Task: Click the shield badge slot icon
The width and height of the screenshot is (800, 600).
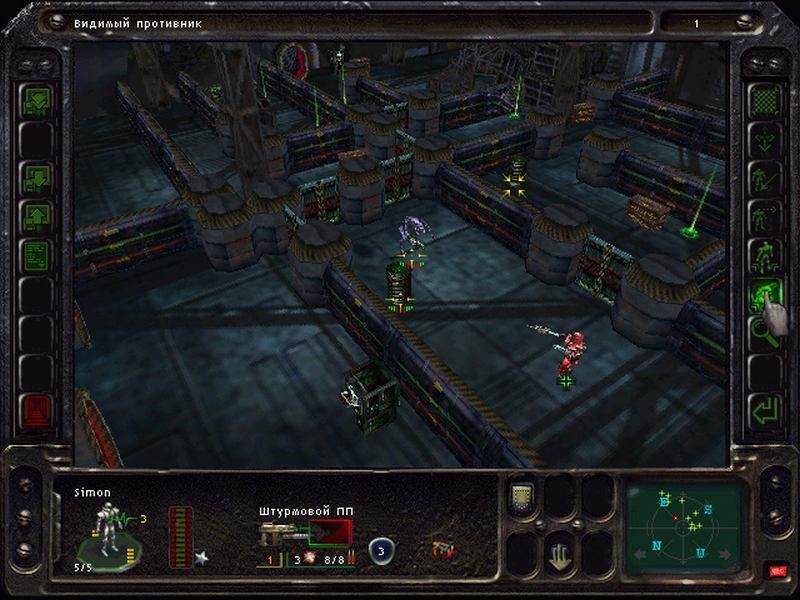Action: pos(521,493)
